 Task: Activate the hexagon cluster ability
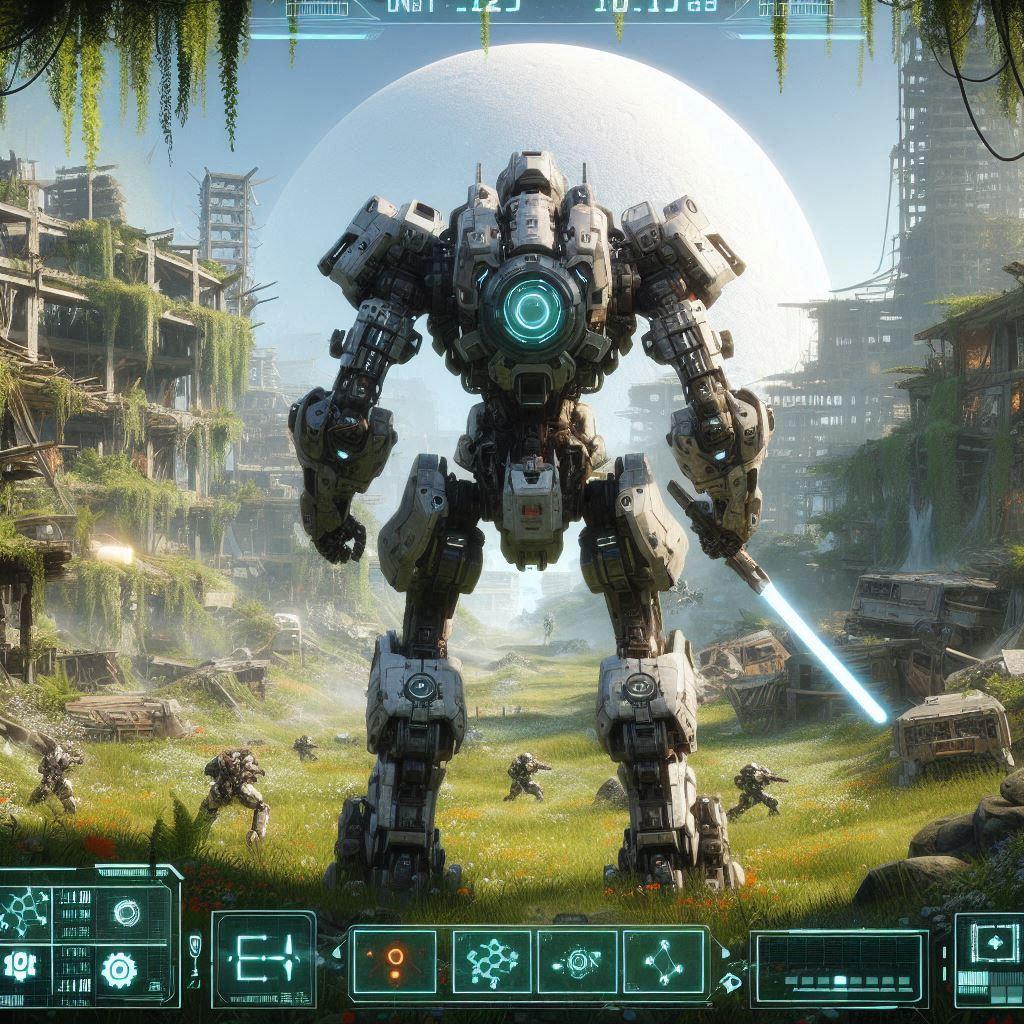(492, 961)
